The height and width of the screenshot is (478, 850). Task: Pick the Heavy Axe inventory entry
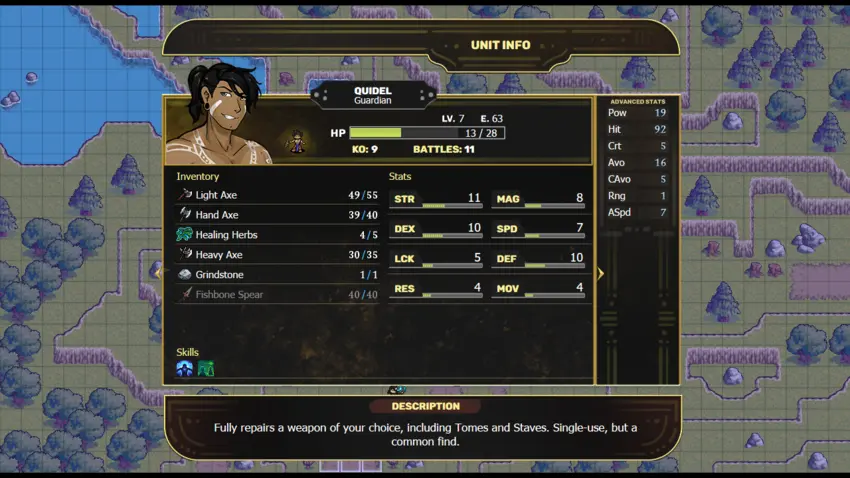(x=277, y=255)
